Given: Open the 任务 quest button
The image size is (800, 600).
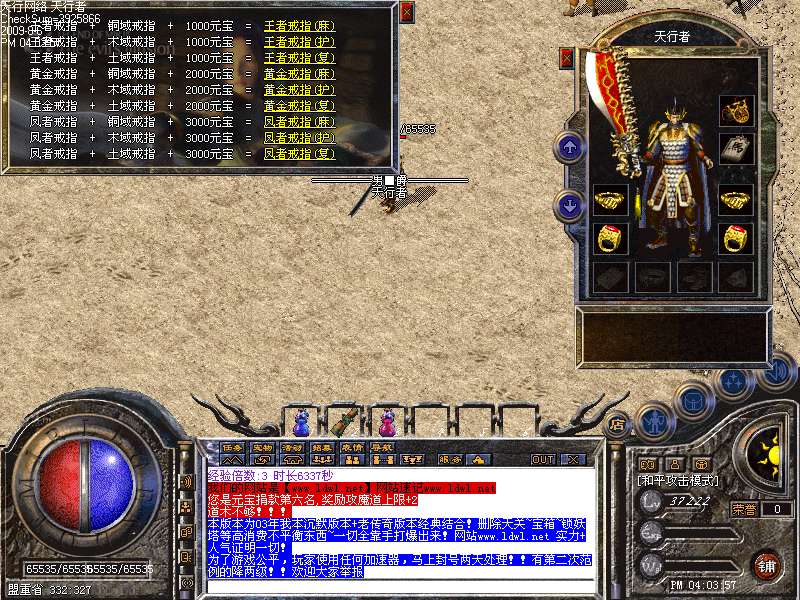Looking at the screenshot, I should pyautogui.click(x=232, y=447).
